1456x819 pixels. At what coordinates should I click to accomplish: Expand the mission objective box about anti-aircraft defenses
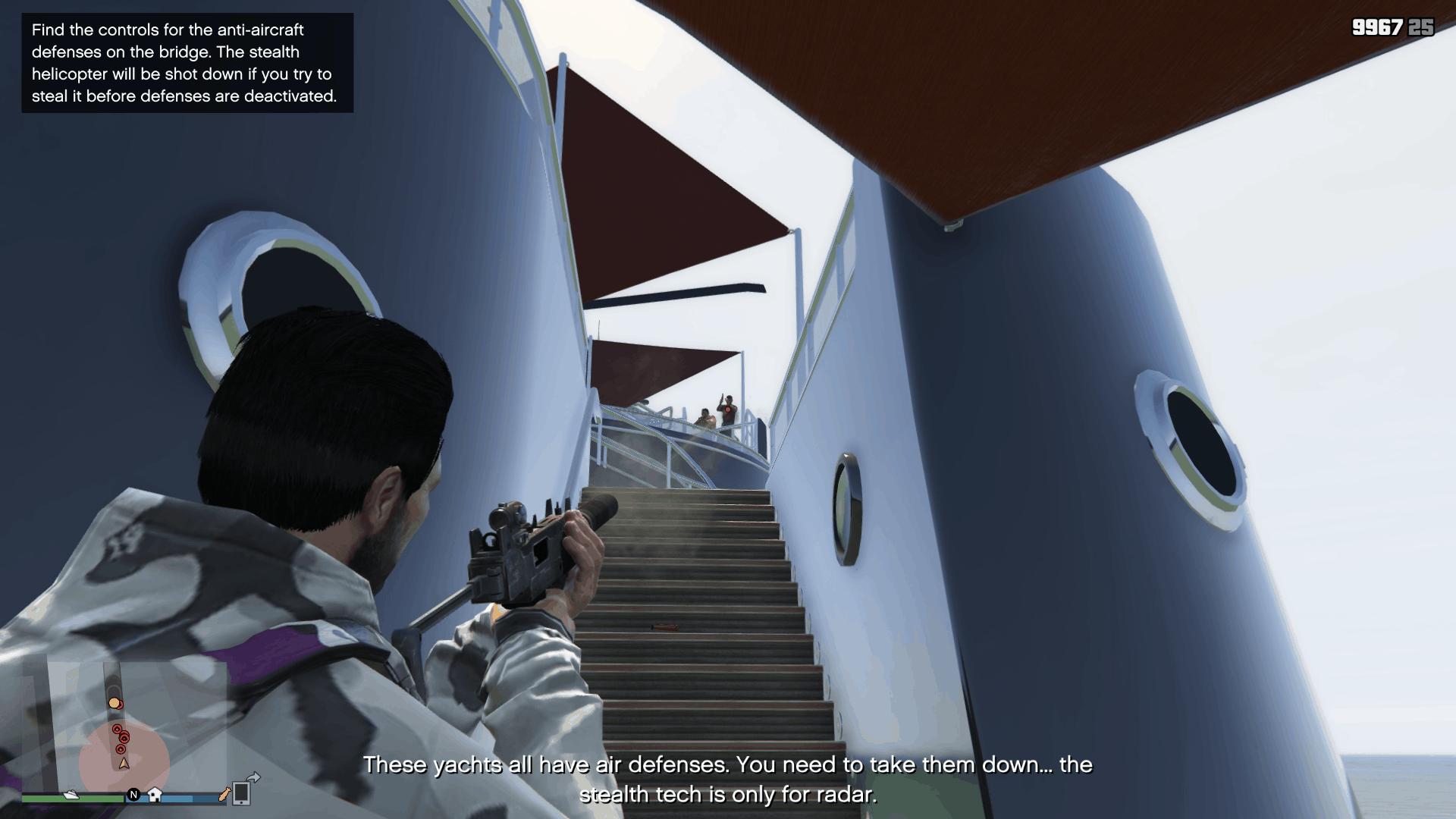186,63
